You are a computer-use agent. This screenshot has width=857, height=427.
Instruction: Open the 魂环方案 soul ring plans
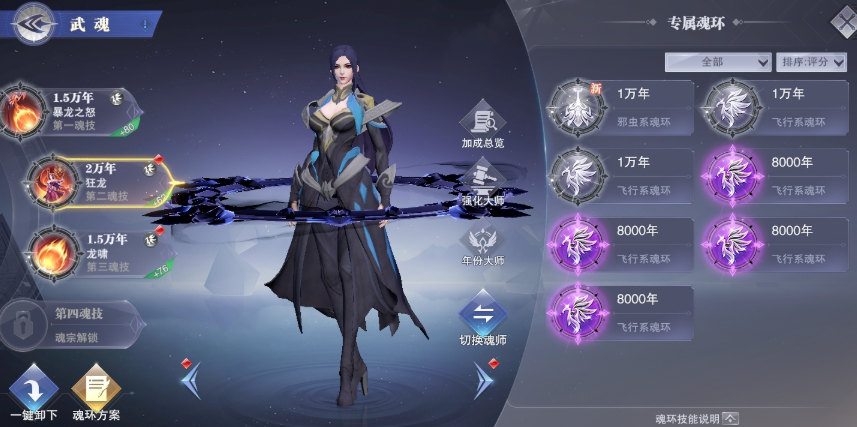tap(96, 395)
